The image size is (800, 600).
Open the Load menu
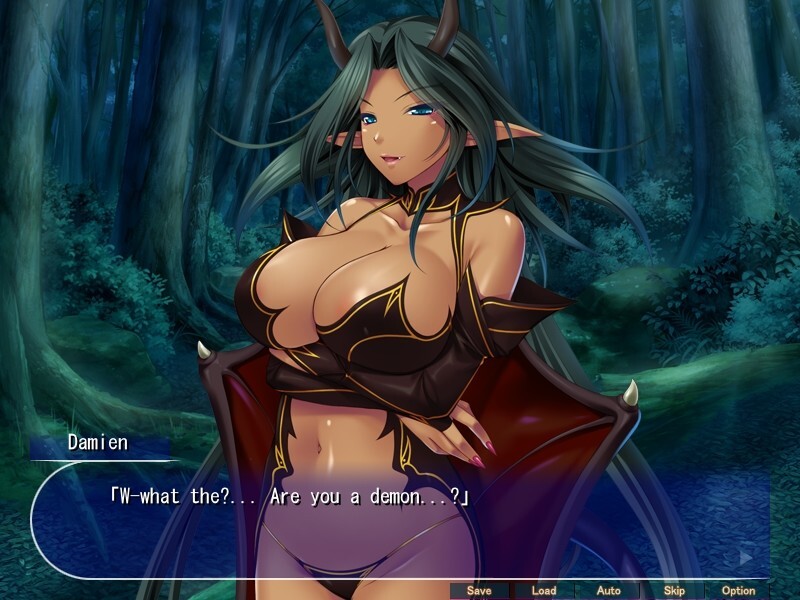click(544, 590)
